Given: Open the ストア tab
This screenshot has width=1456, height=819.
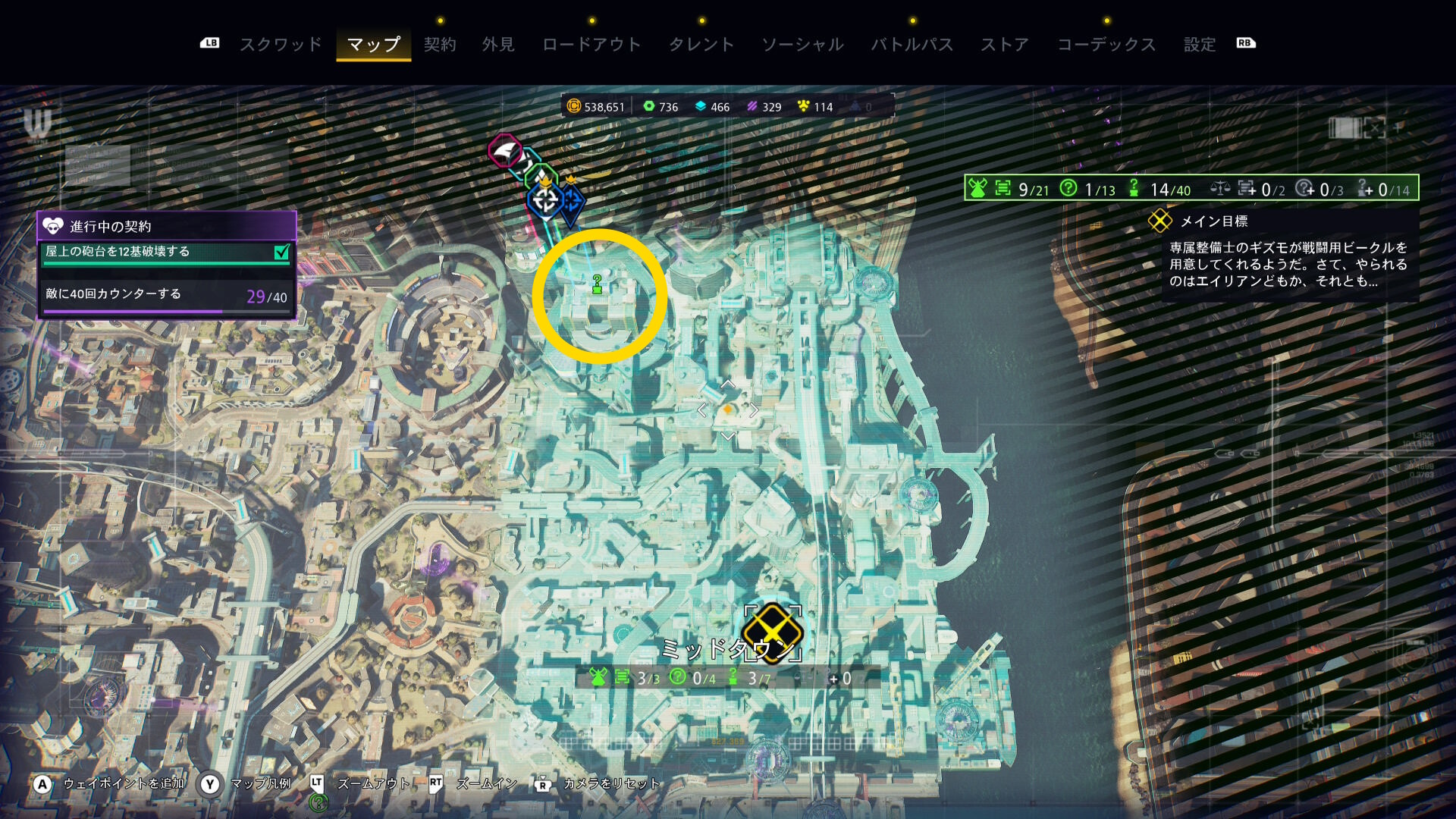Looking at the screenshot, I should pyautogui.click(x=1005, y=45).
